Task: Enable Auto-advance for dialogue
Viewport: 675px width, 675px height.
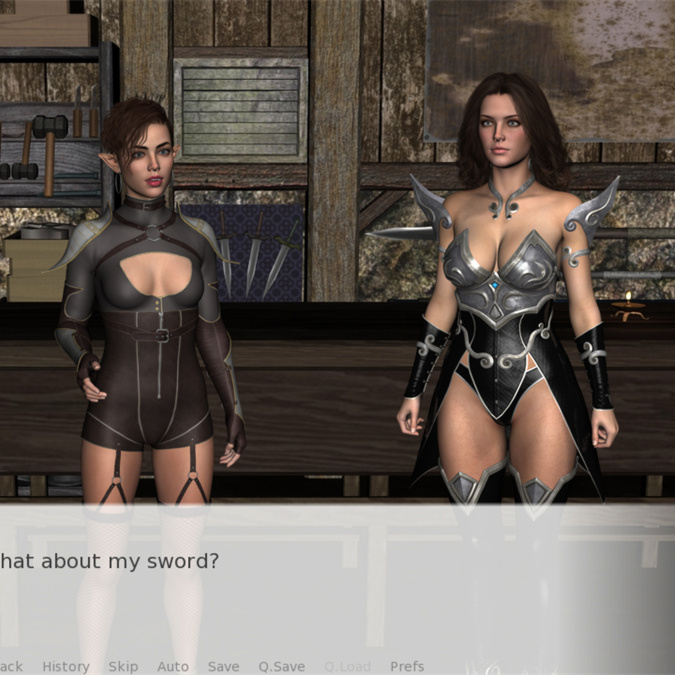Action: [173, 666]
